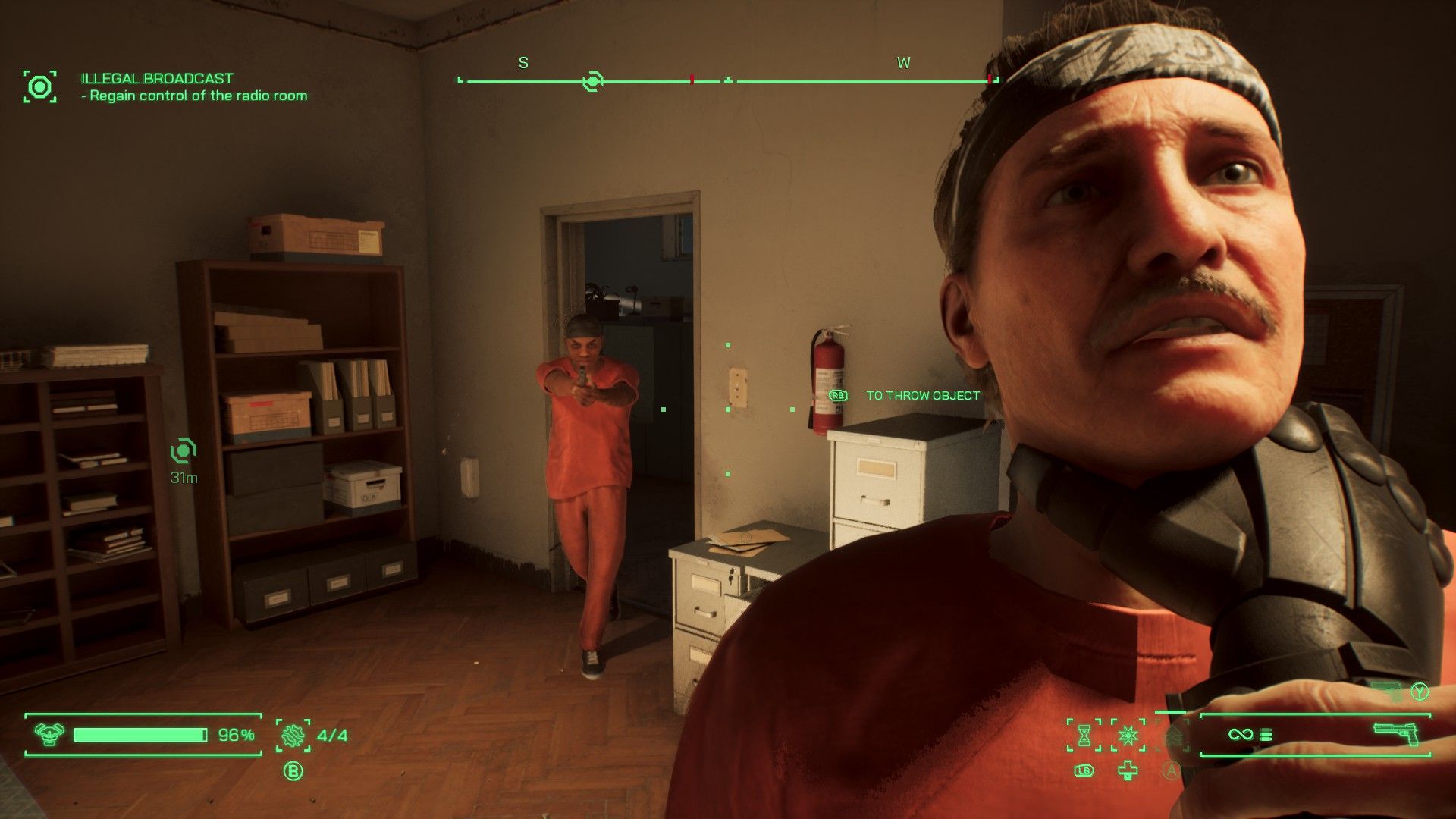
Task: Click the RoboCop armor icon beside the health bar
Action: pyautogui.click(x=49, y=734)
